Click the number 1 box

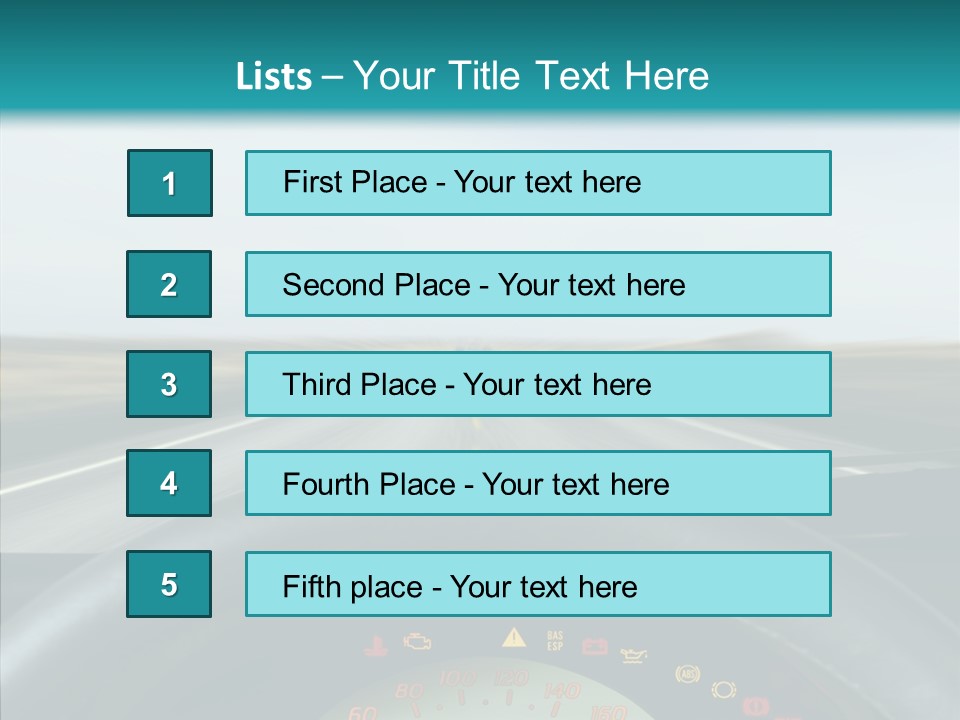pyautogui.click(x=170, y=183)
